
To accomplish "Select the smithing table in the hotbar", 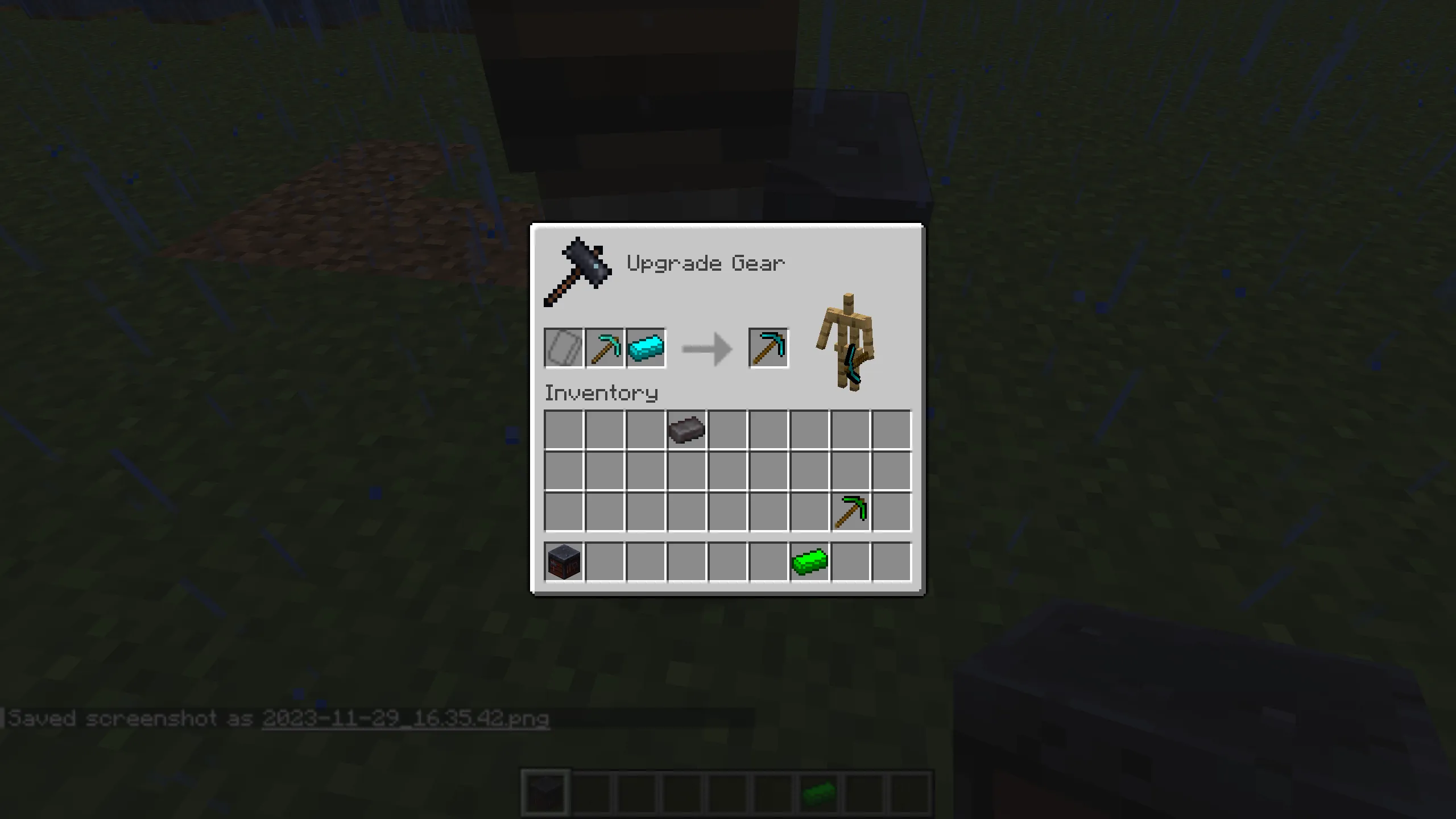I will [545, 790].
